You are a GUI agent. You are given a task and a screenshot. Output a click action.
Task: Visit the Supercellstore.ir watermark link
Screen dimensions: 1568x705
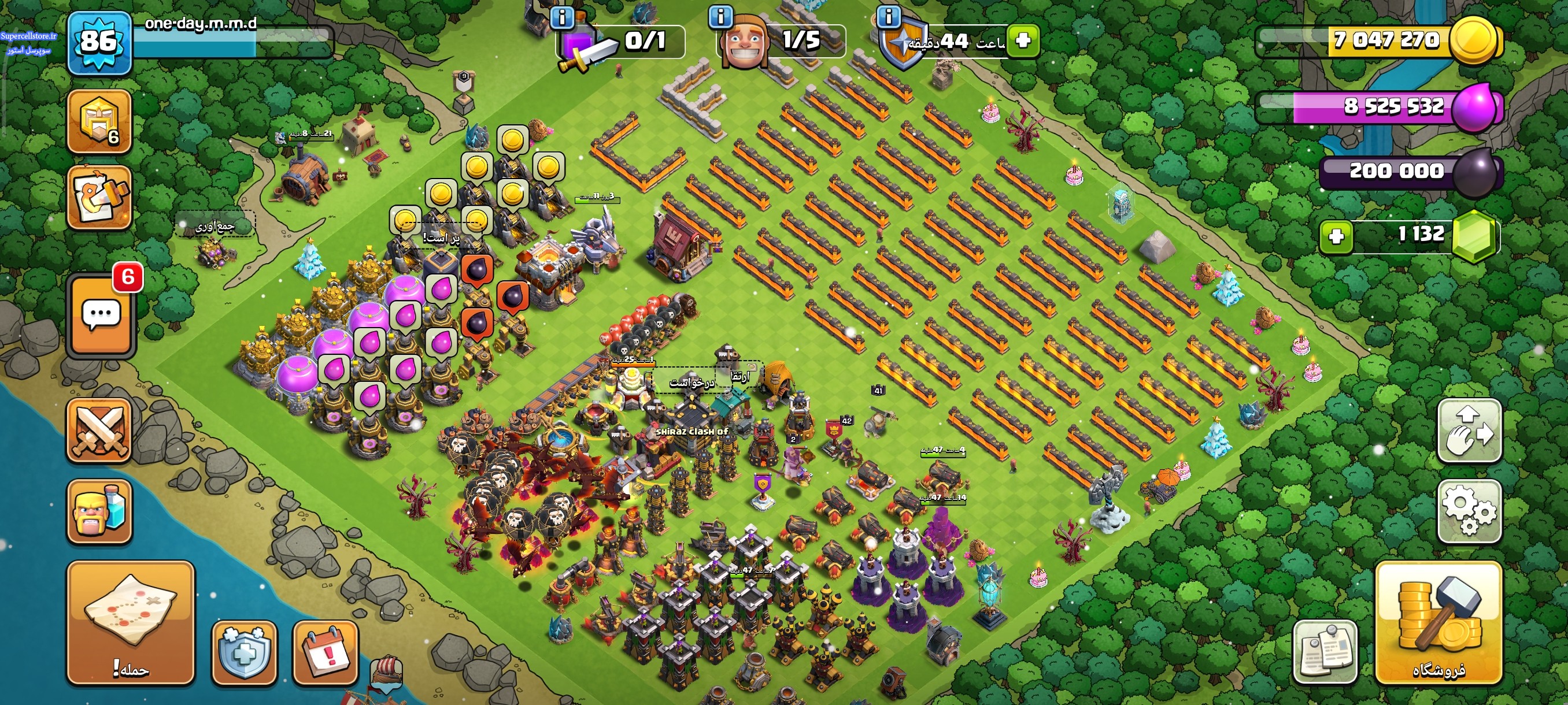28,36
